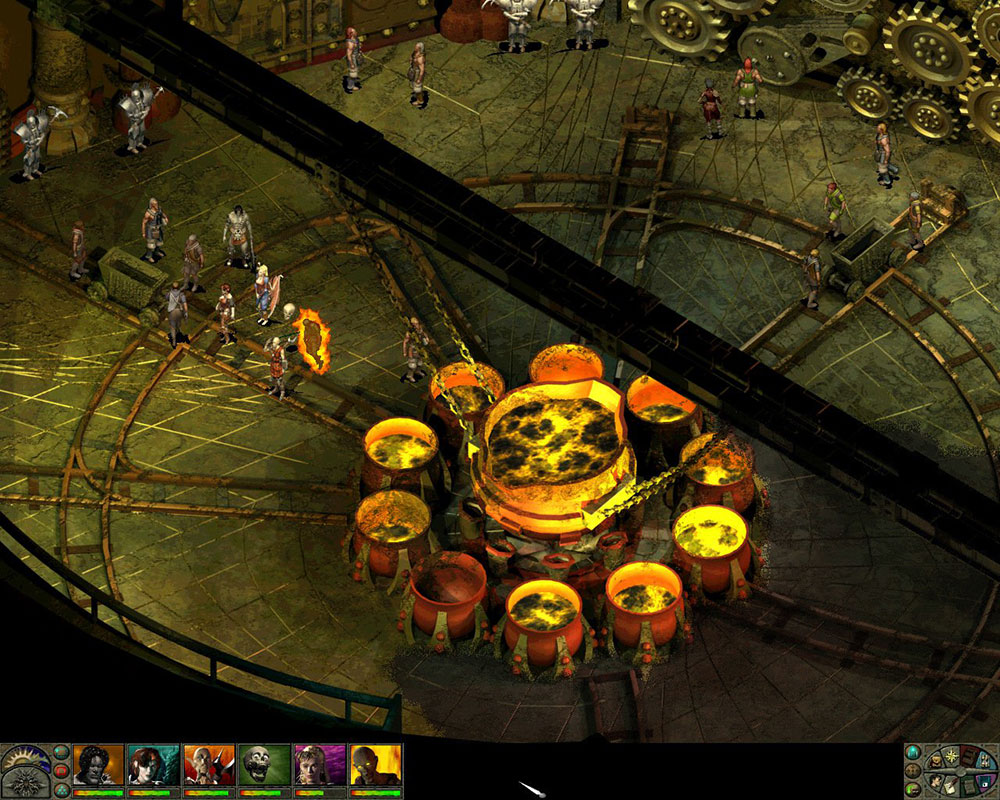Viewport: 1000px width, 800px height.
Task: Click the green tablet icon
Action: coord(969,788)
